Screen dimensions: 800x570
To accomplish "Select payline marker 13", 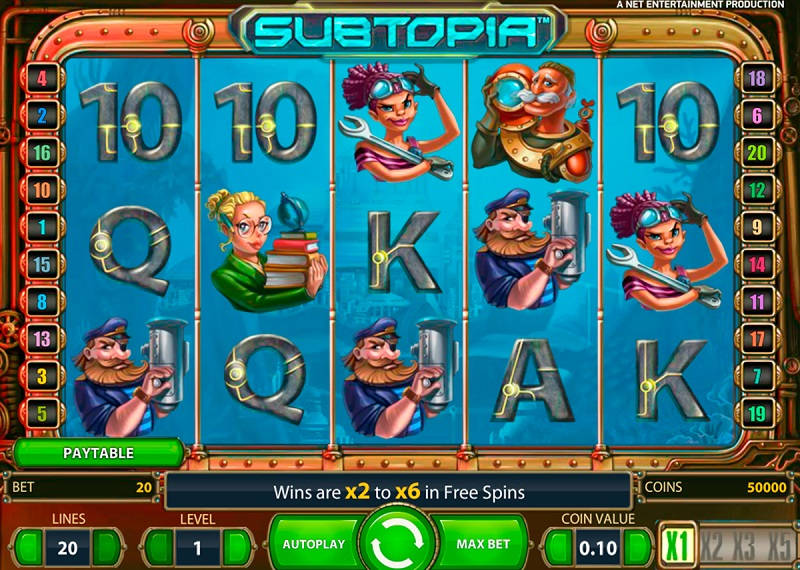I will [43, 338].
